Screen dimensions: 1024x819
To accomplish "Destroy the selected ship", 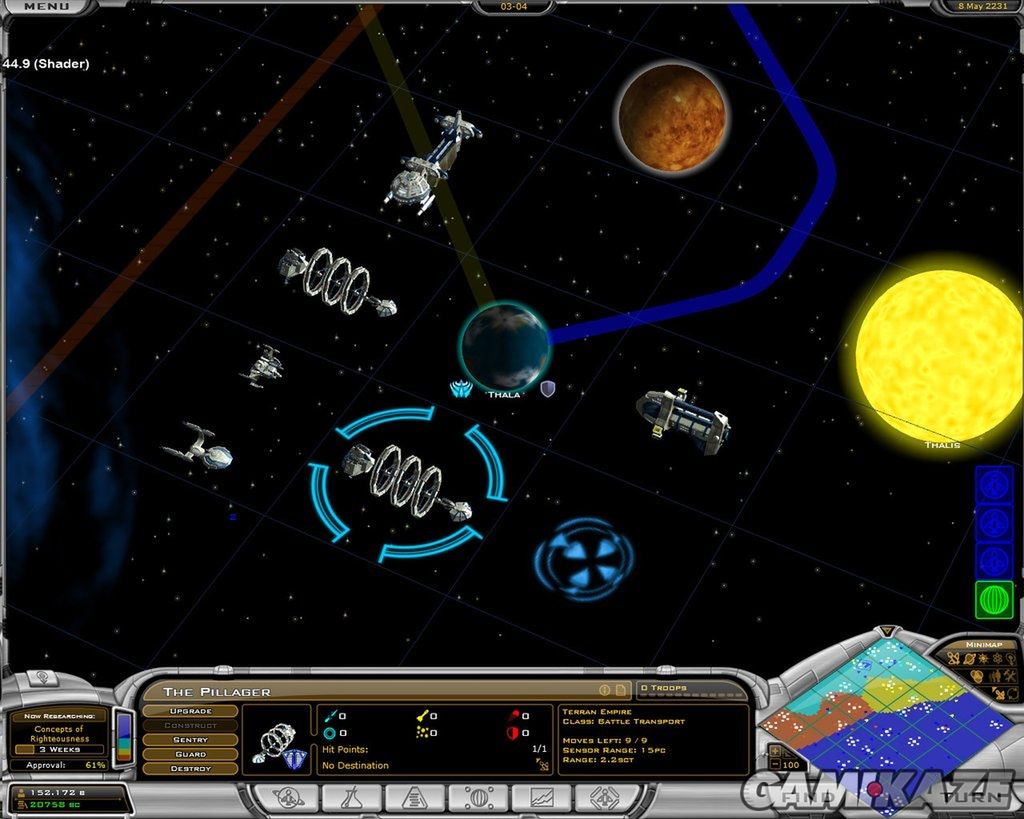I will (x=190, y=768).
